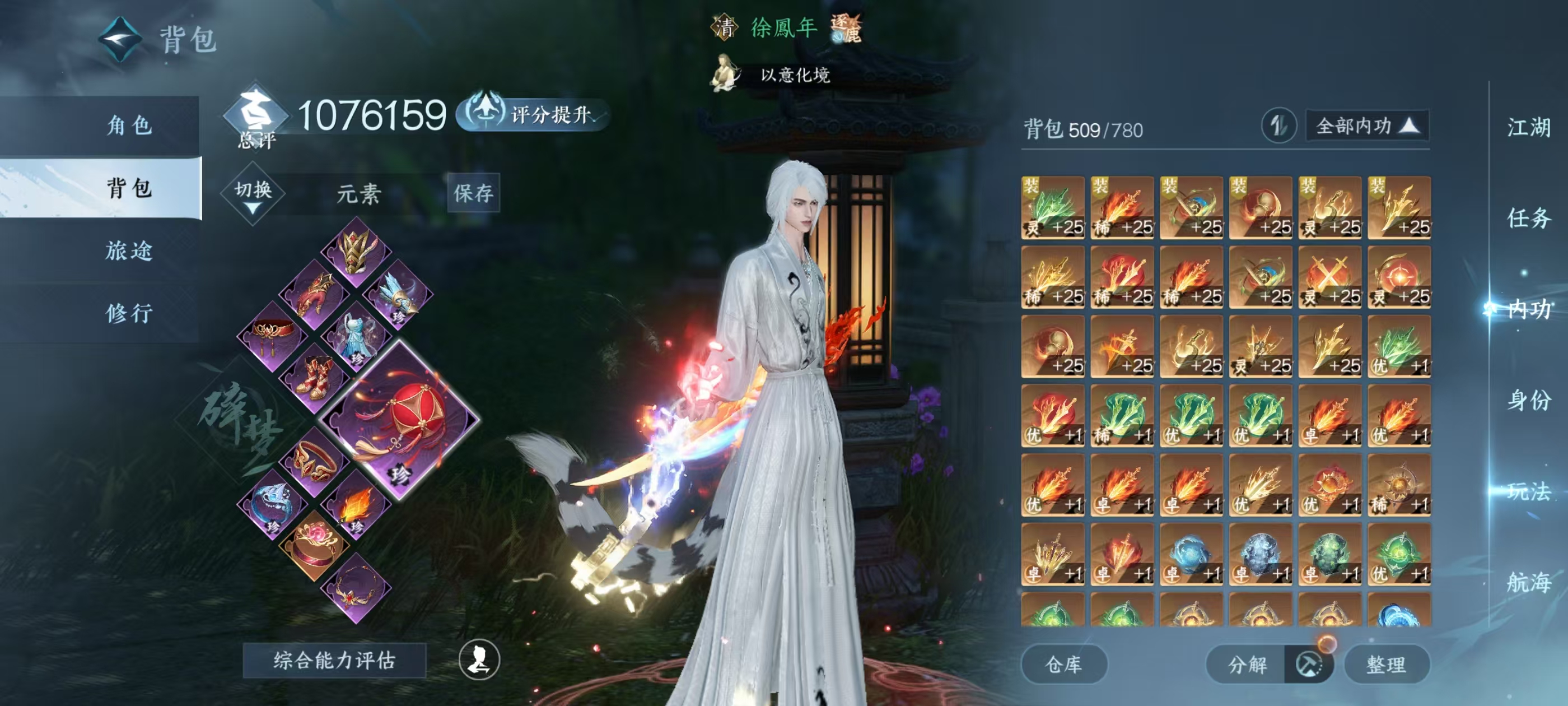The height and width of the screenshot is (706, 1568).
Task: Open the 内功 tab on the right sidebar
Action: tap(1528, 308)
